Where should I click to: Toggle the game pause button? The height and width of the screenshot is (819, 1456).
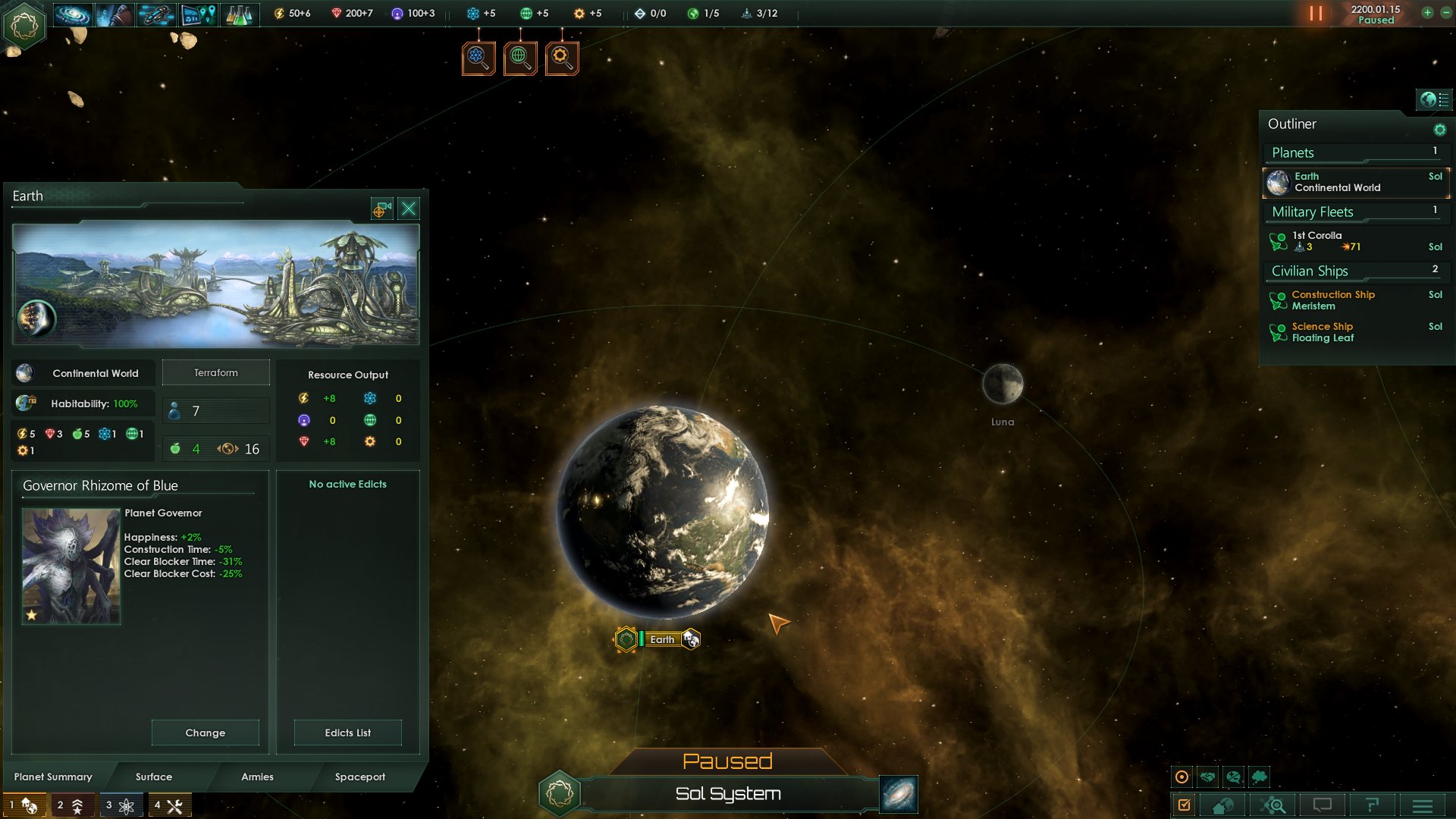click(x=1316, y=14)
